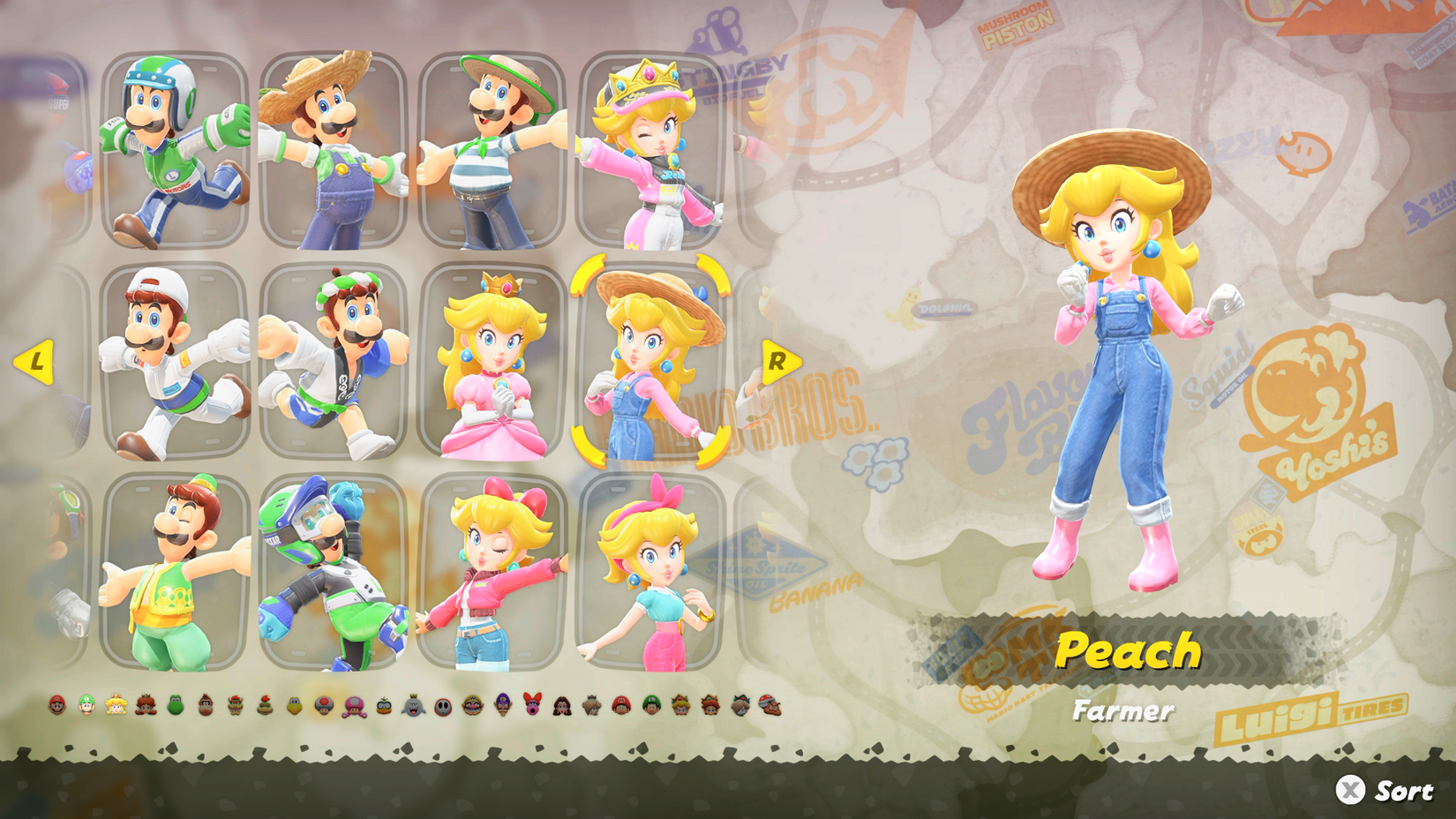The image size is (1456, 819).
Task: Pick Yoshi from the character icon row
Action: click(176, 706)
